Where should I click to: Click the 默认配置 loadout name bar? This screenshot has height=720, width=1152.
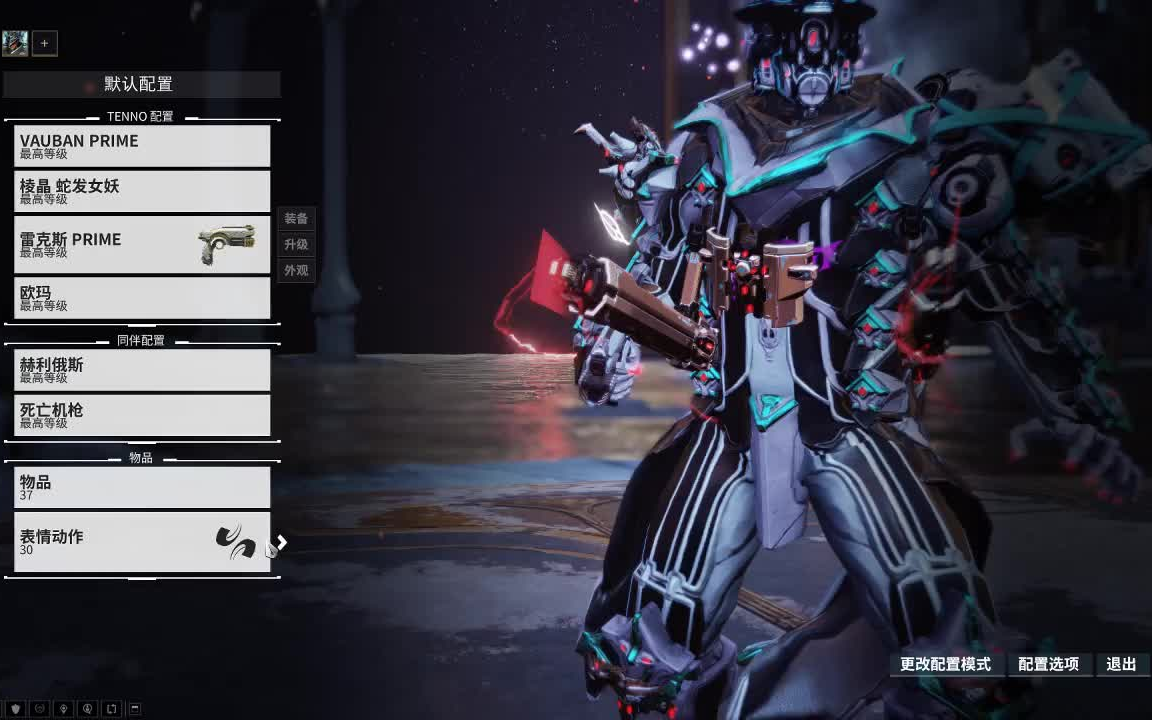[140, 84]
